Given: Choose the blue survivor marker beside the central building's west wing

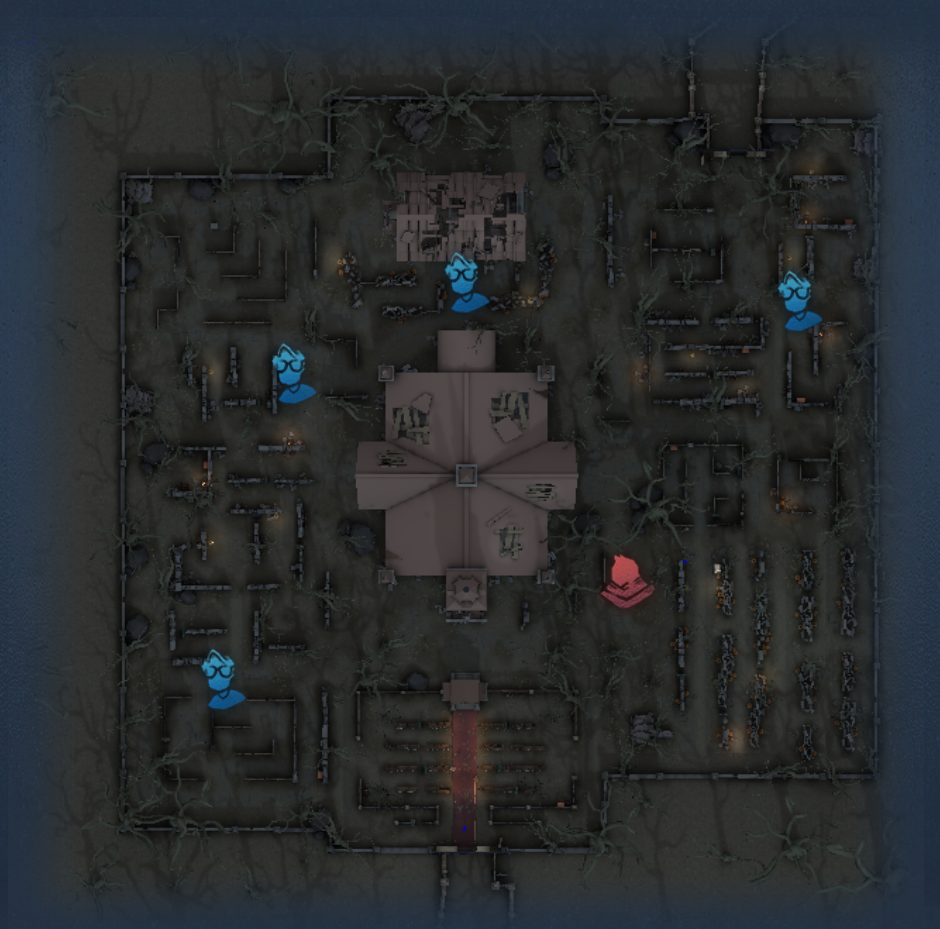Looking at the screenshot, I should click(292, 374).
